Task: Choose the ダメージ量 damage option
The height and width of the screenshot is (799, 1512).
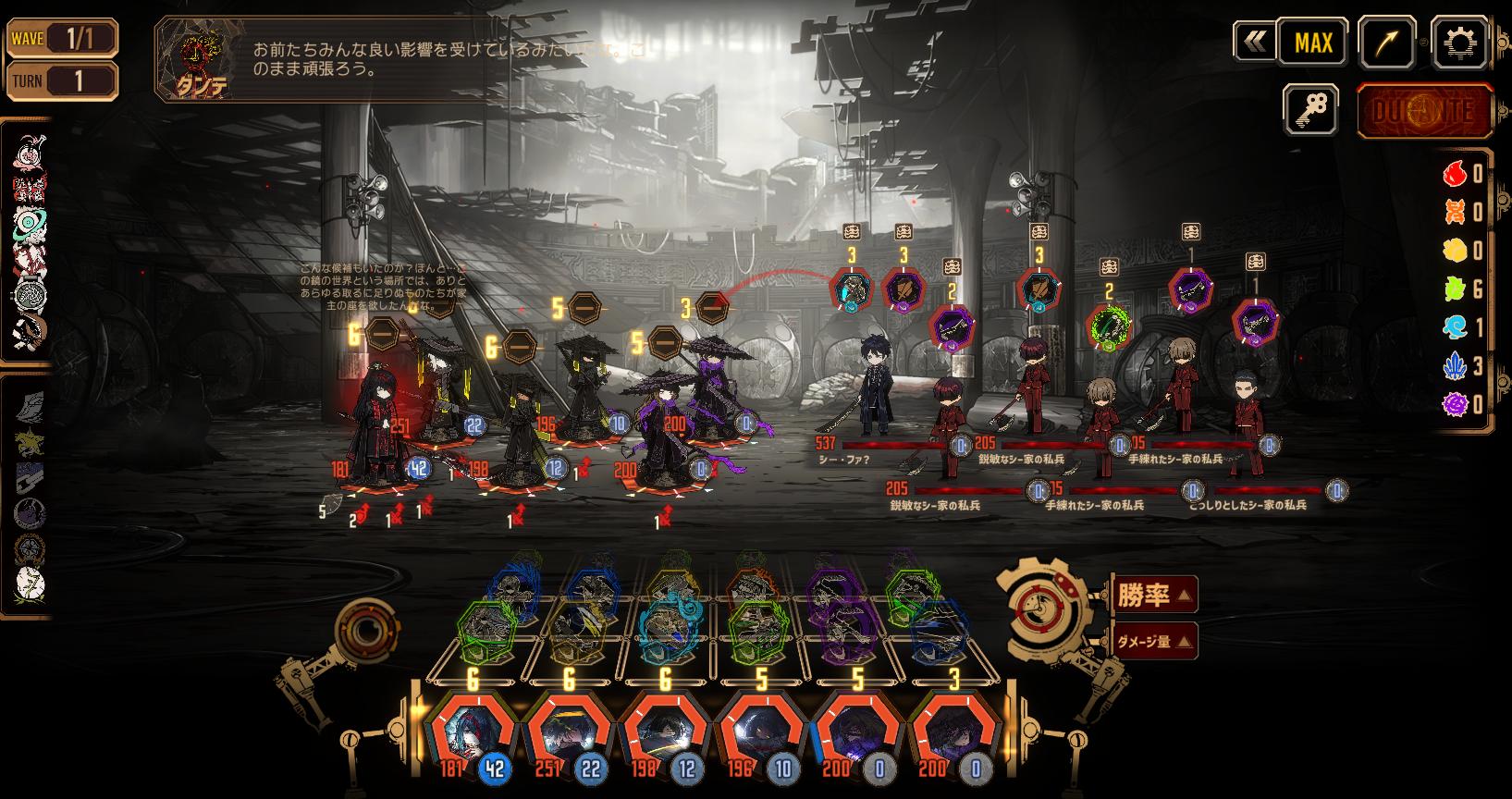Action: coord(1153,641)
